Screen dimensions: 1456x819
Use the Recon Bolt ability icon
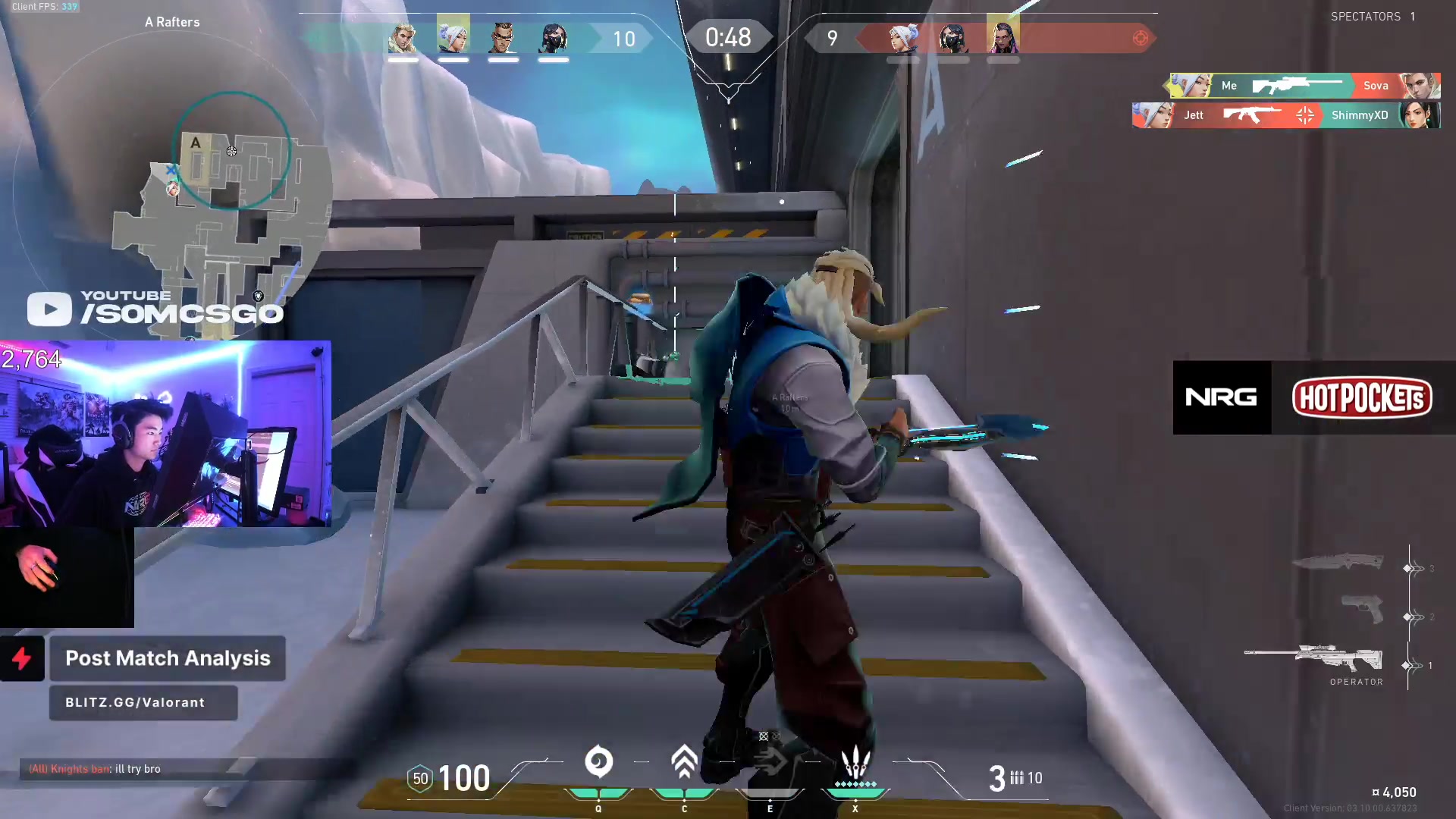point(770,762)
